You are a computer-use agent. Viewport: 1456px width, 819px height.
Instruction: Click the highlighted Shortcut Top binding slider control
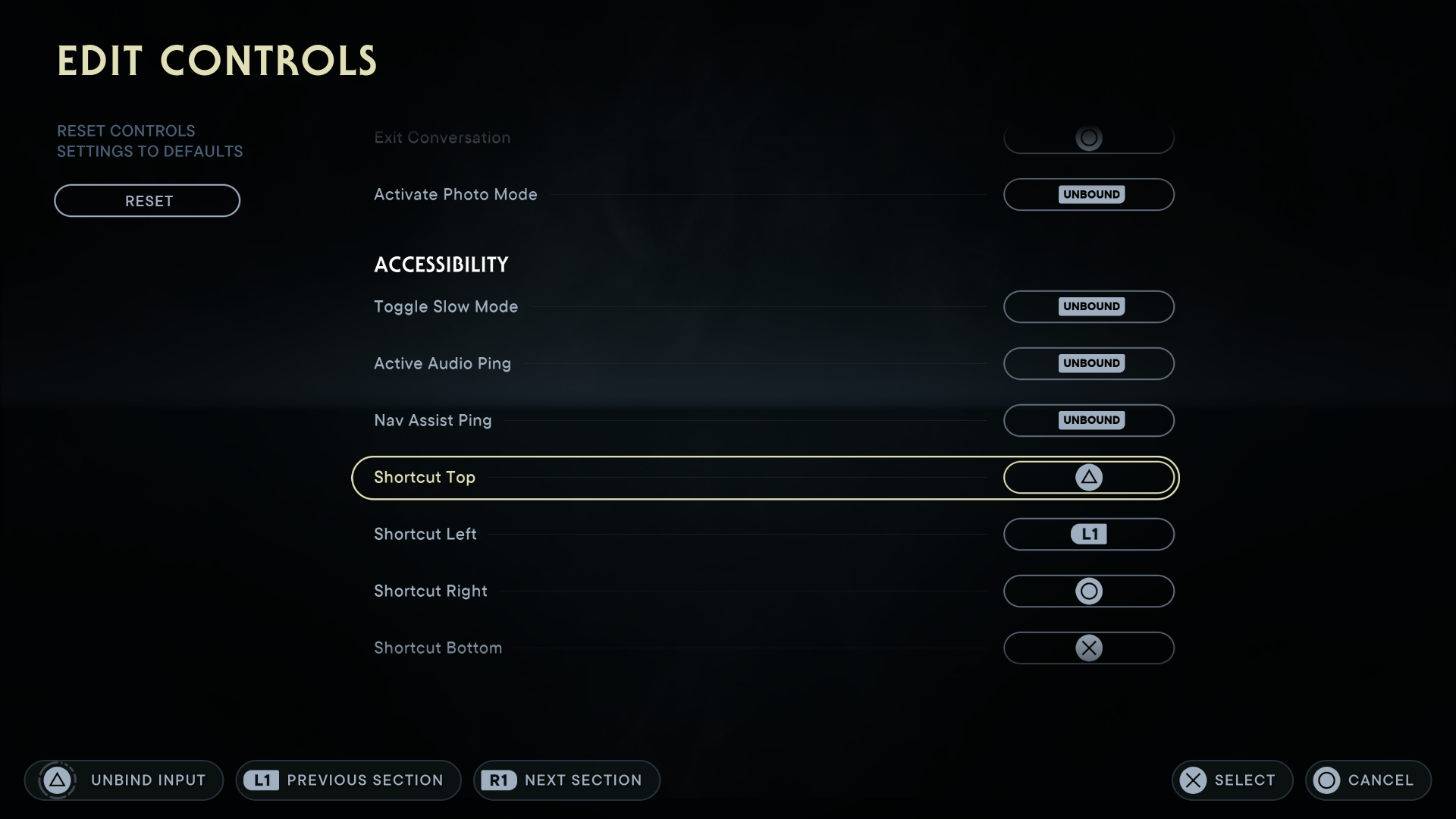click(1089, 478)
